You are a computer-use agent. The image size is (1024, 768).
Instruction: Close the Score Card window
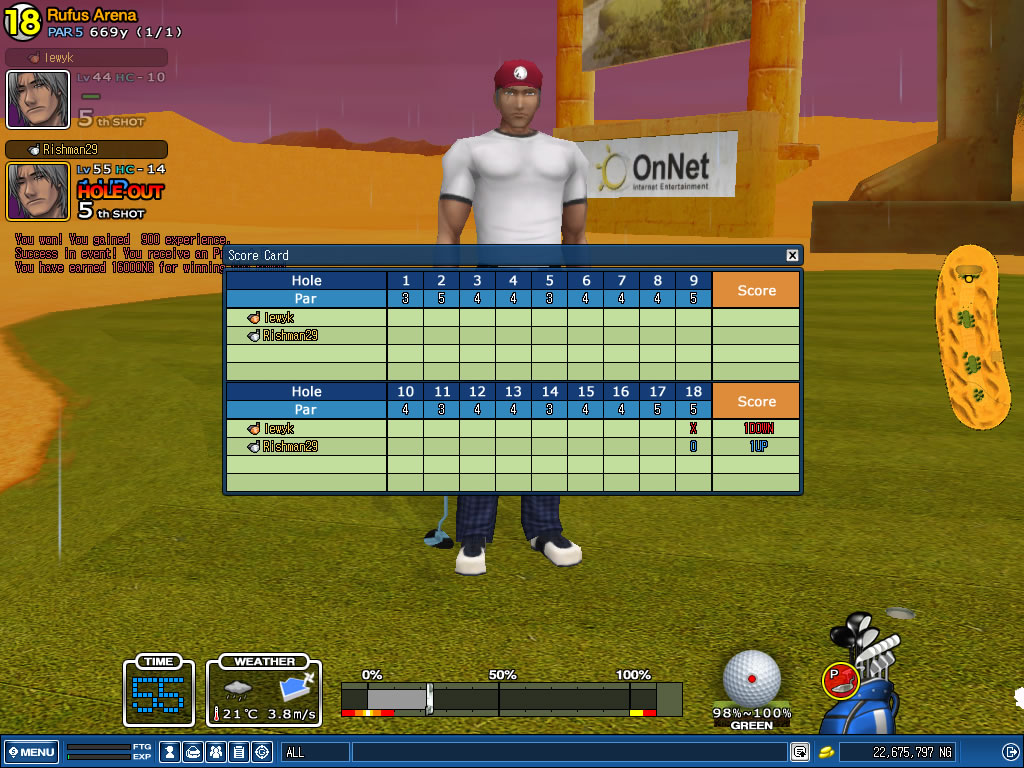792,255
